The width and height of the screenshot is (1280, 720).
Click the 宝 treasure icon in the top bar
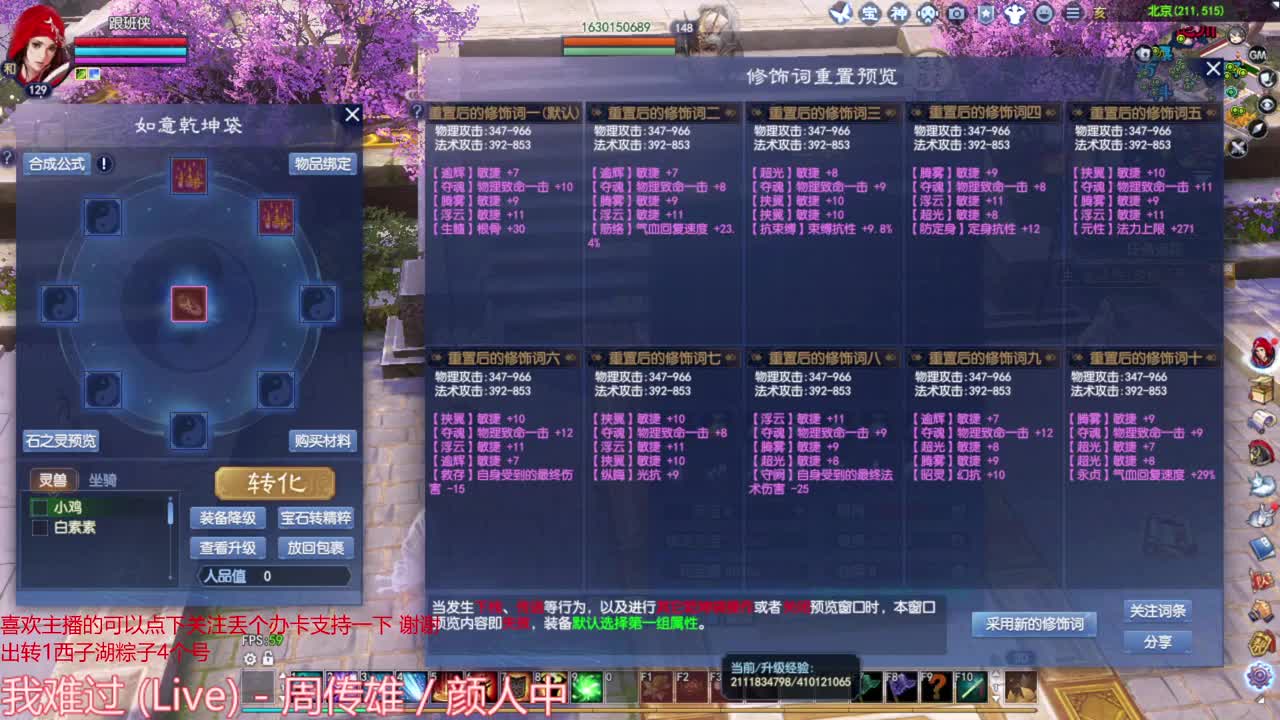click(x=871, y=13)
